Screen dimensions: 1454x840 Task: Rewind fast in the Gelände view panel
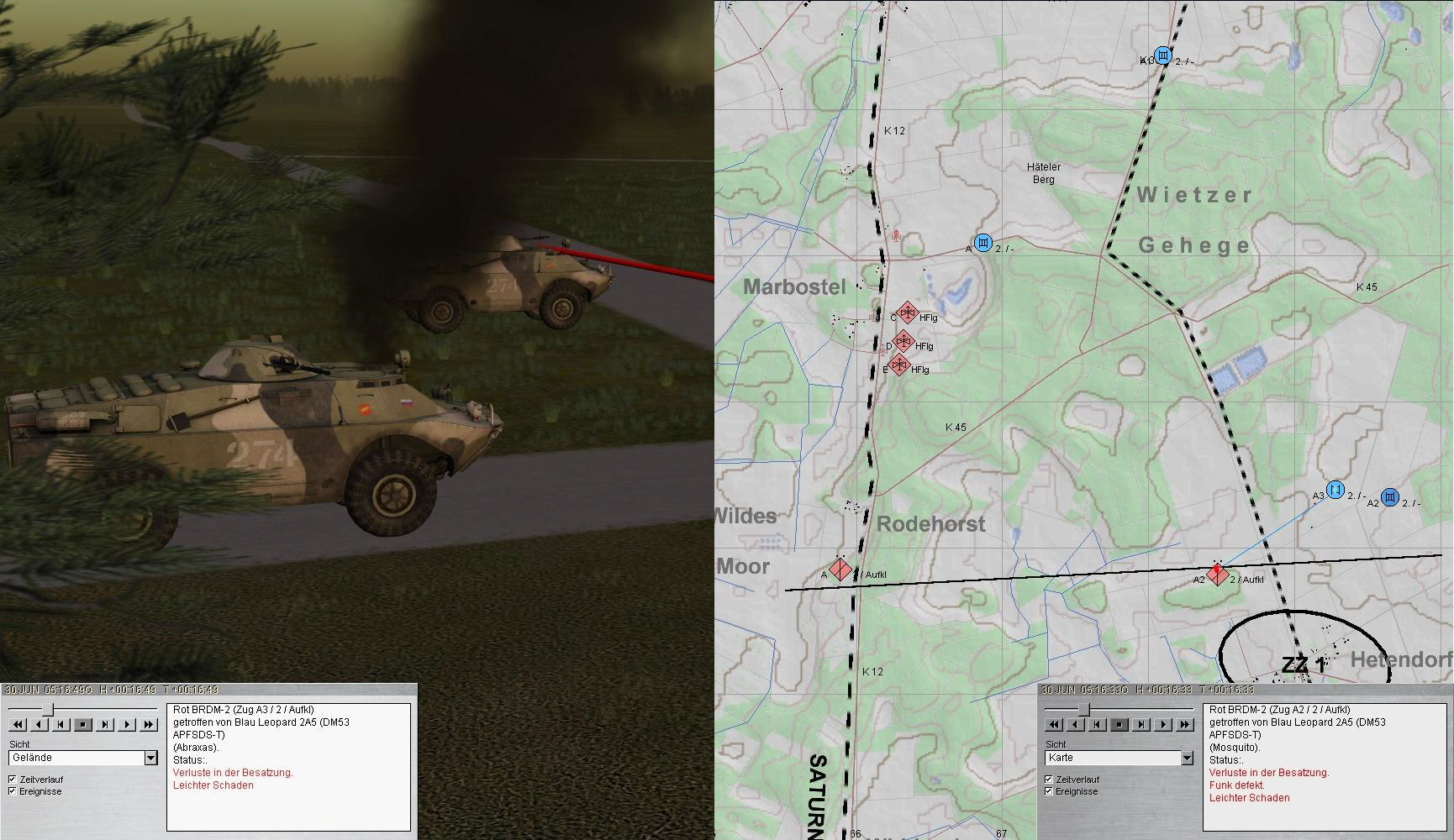[x=17, y=725]
